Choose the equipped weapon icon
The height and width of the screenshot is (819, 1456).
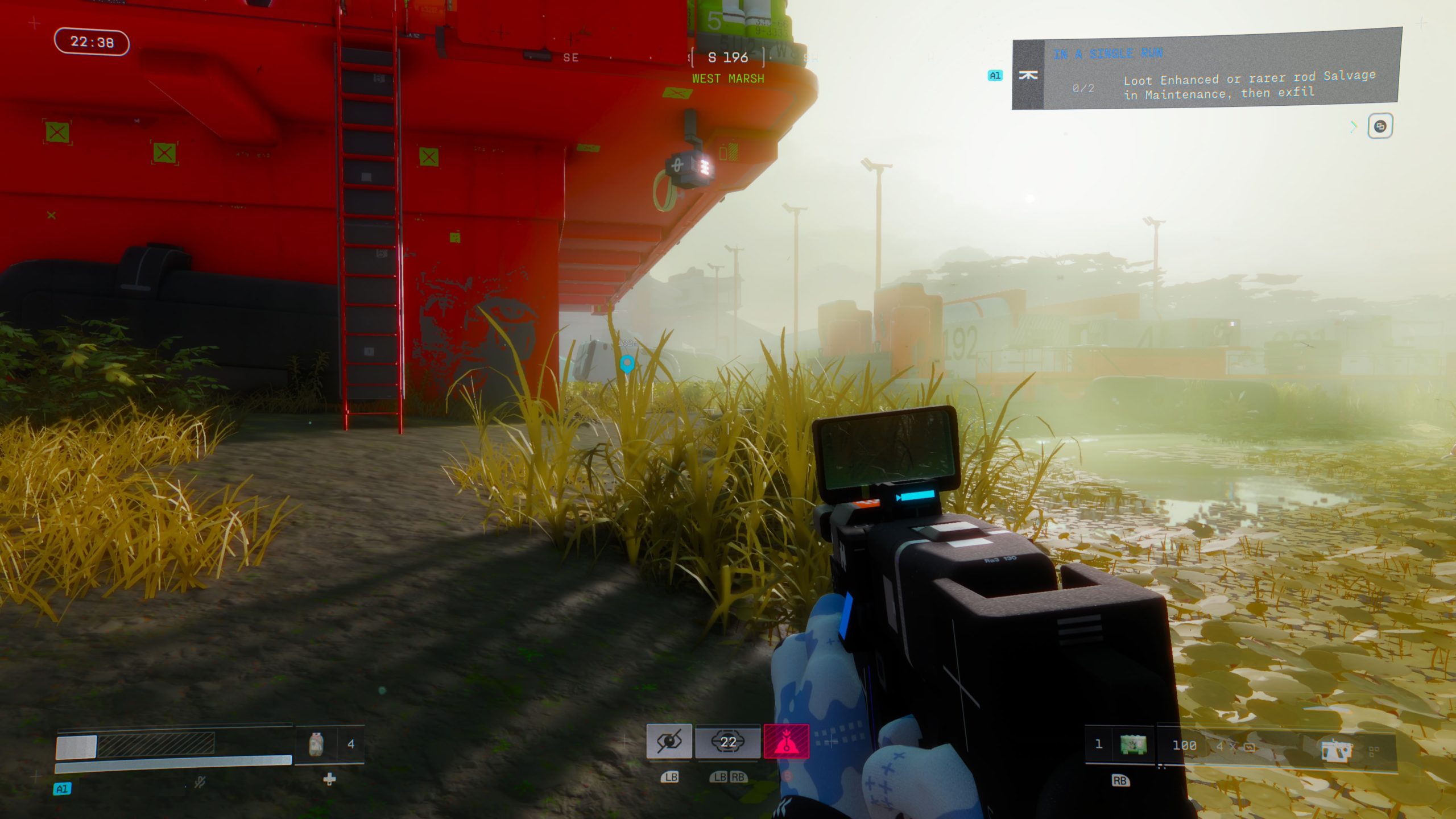click(x=1336, y=750)
